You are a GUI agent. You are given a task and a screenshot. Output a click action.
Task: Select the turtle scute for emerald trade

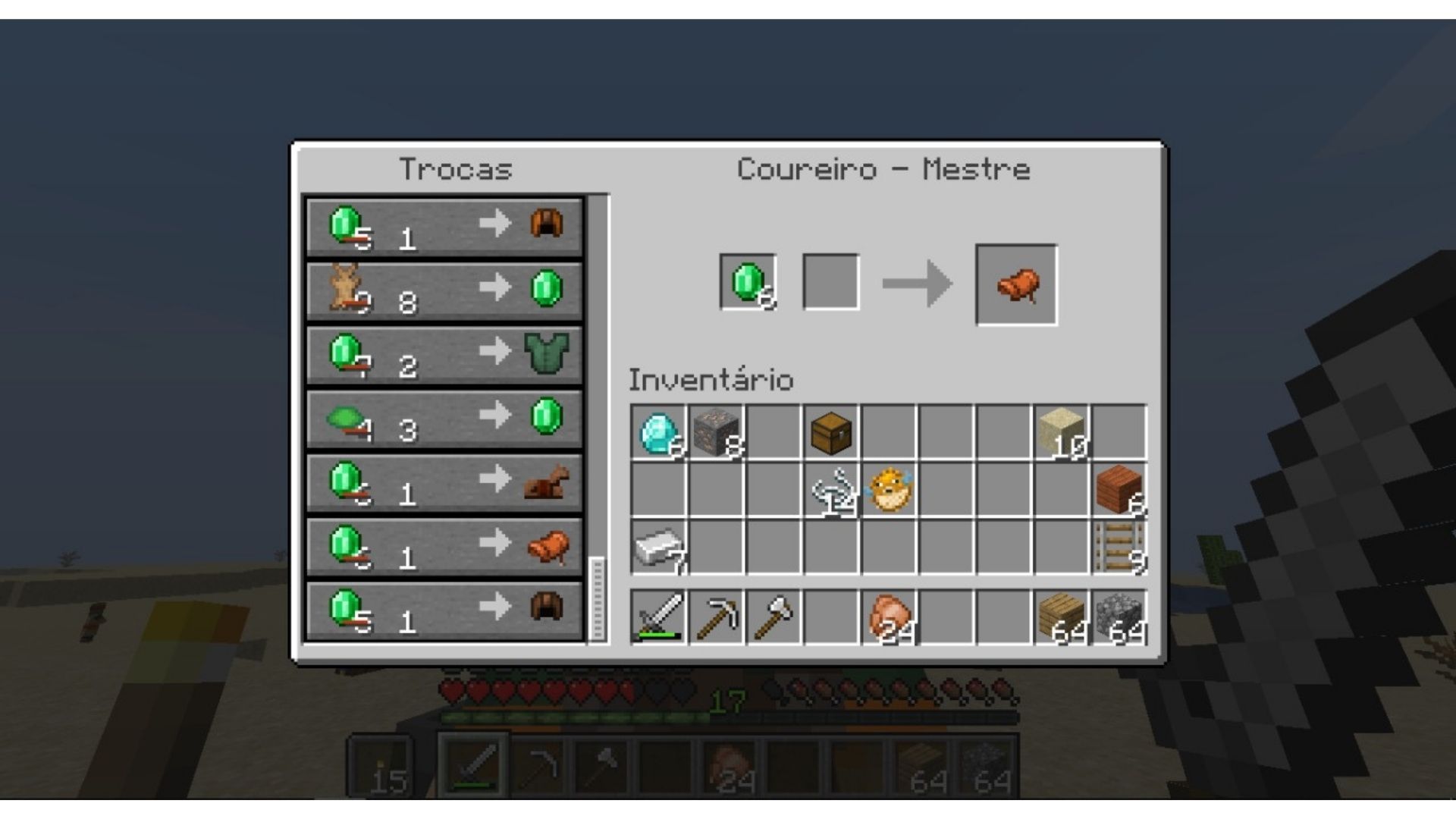(x=444, y=418)
